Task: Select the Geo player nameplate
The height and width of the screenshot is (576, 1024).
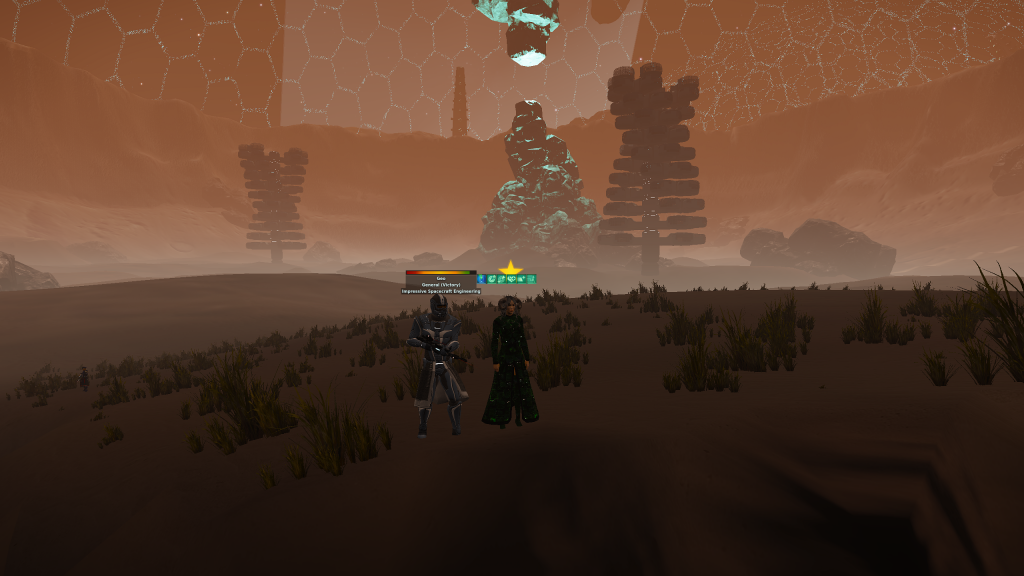Action: pos(441,278)
